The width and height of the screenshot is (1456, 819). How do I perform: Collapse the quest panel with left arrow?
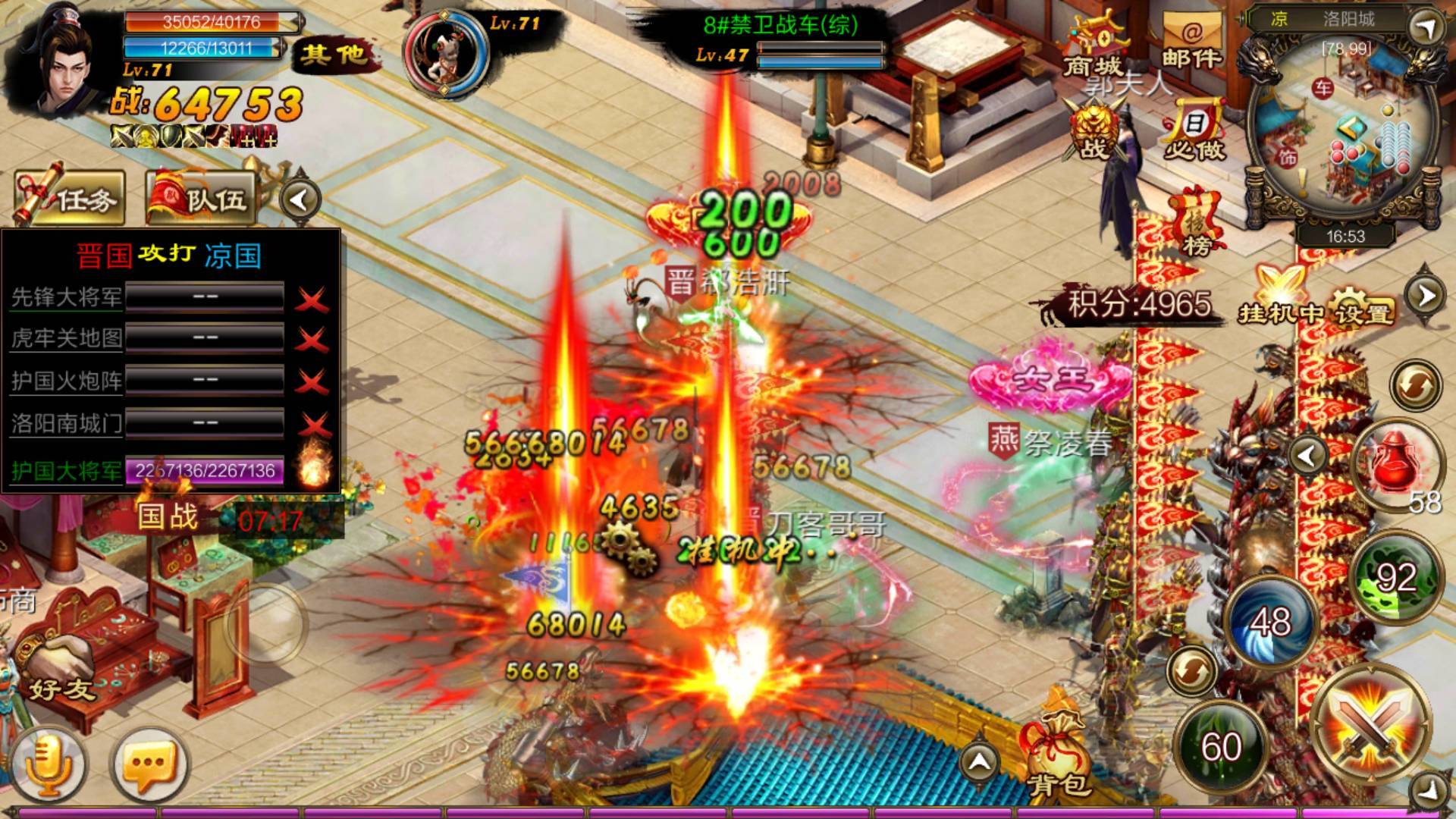point(300,200)
